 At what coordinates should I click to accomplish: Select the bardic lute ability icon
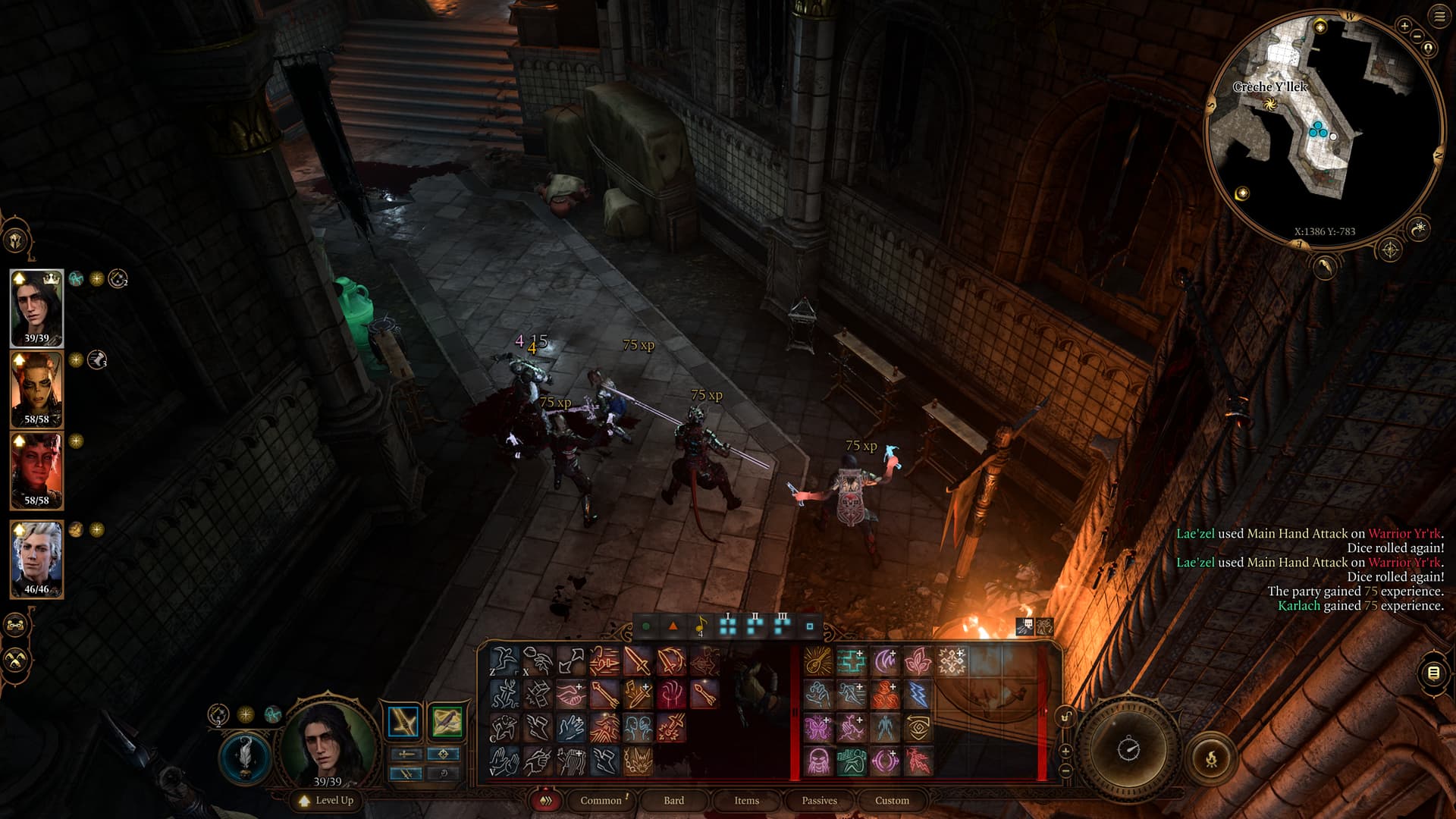pyautogui.click(x=817, y=661)
